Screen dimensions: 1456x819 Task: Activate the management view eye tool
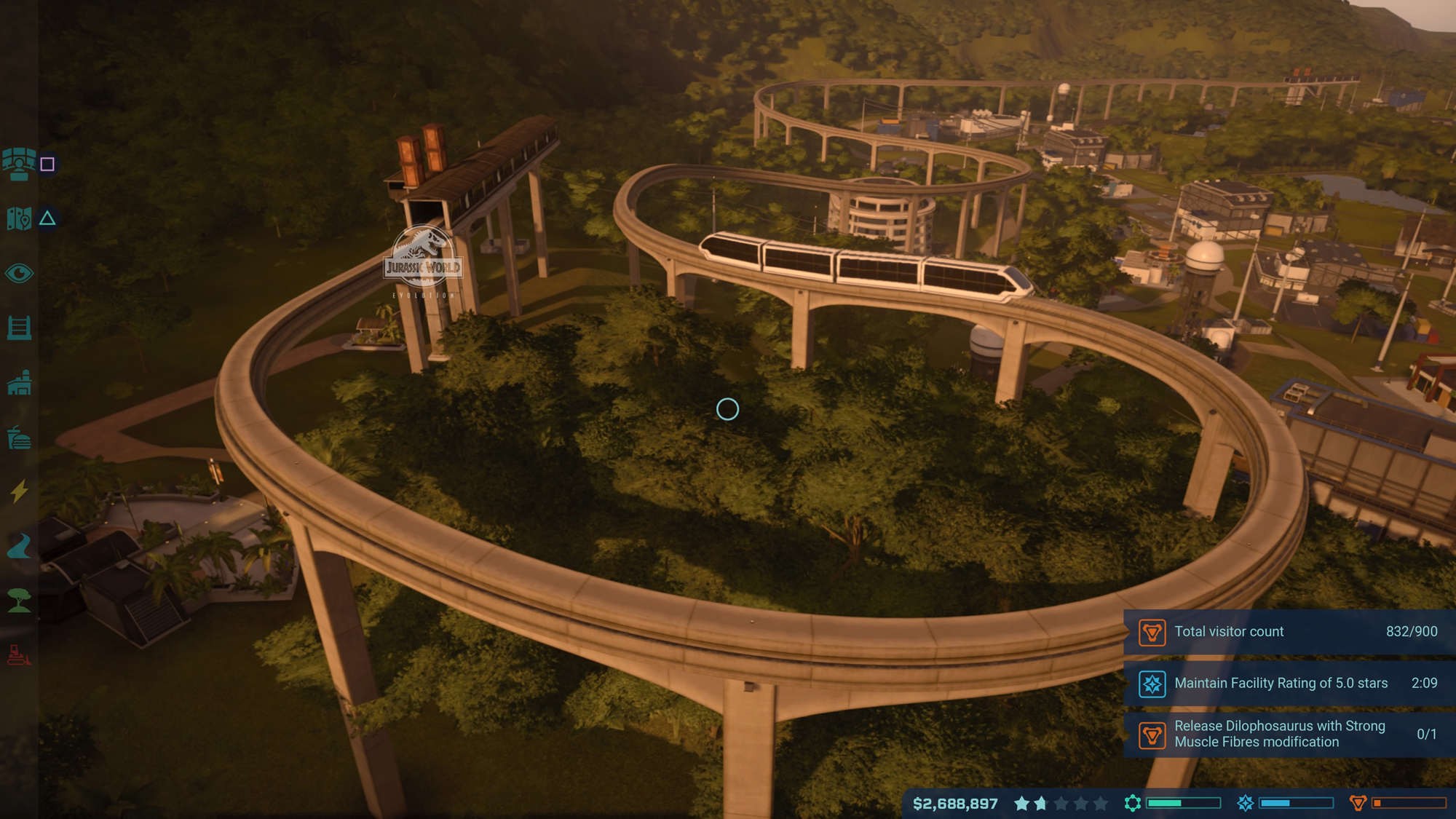(x=20, y=273)
